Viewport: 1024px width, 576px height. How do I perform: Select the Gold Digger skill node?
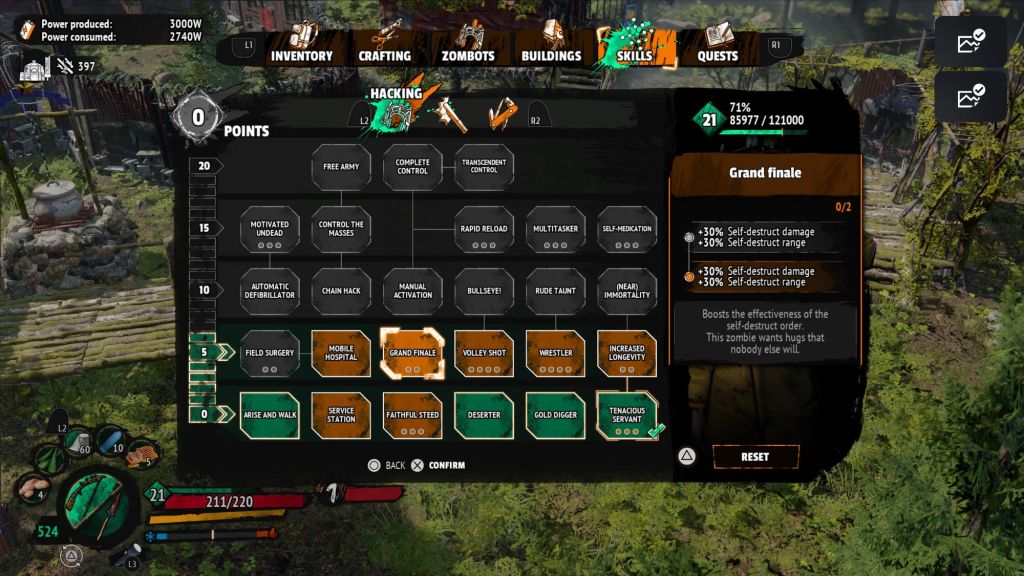pos(556,415)
